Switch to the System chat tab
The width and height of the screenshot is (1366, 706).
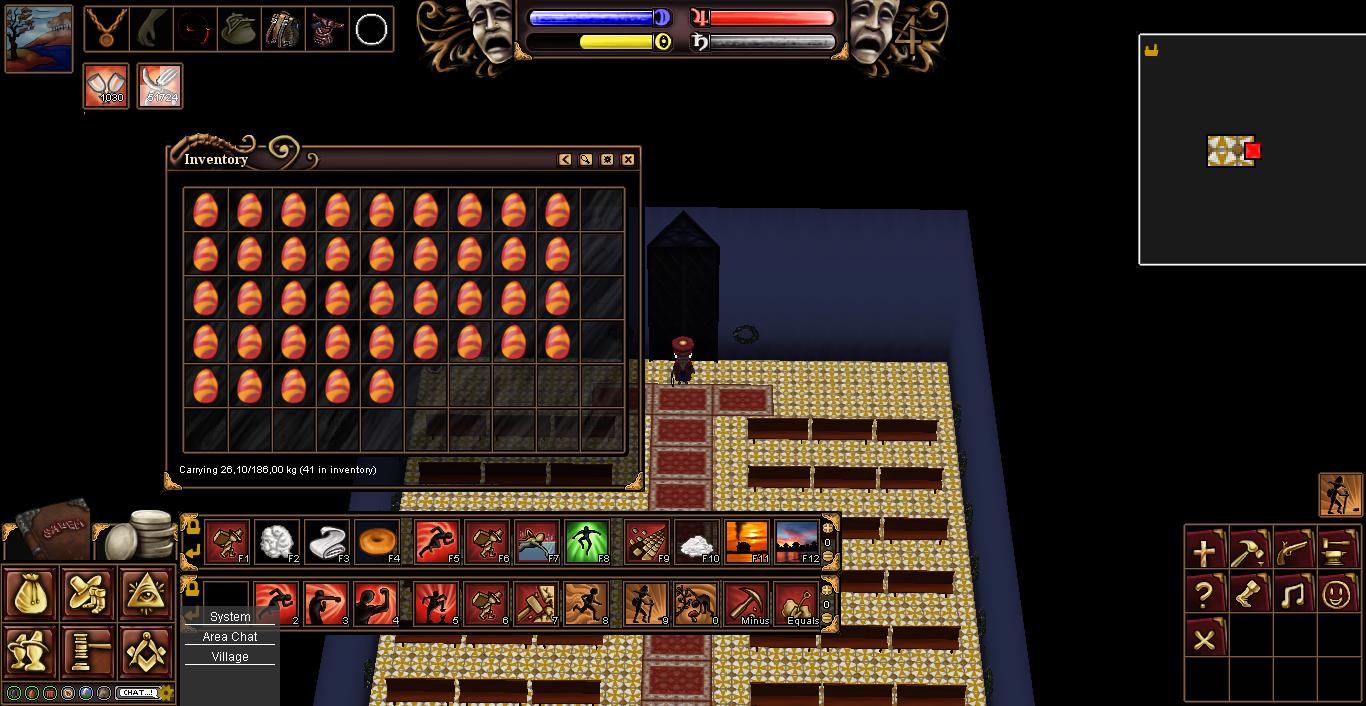point(230,617)
